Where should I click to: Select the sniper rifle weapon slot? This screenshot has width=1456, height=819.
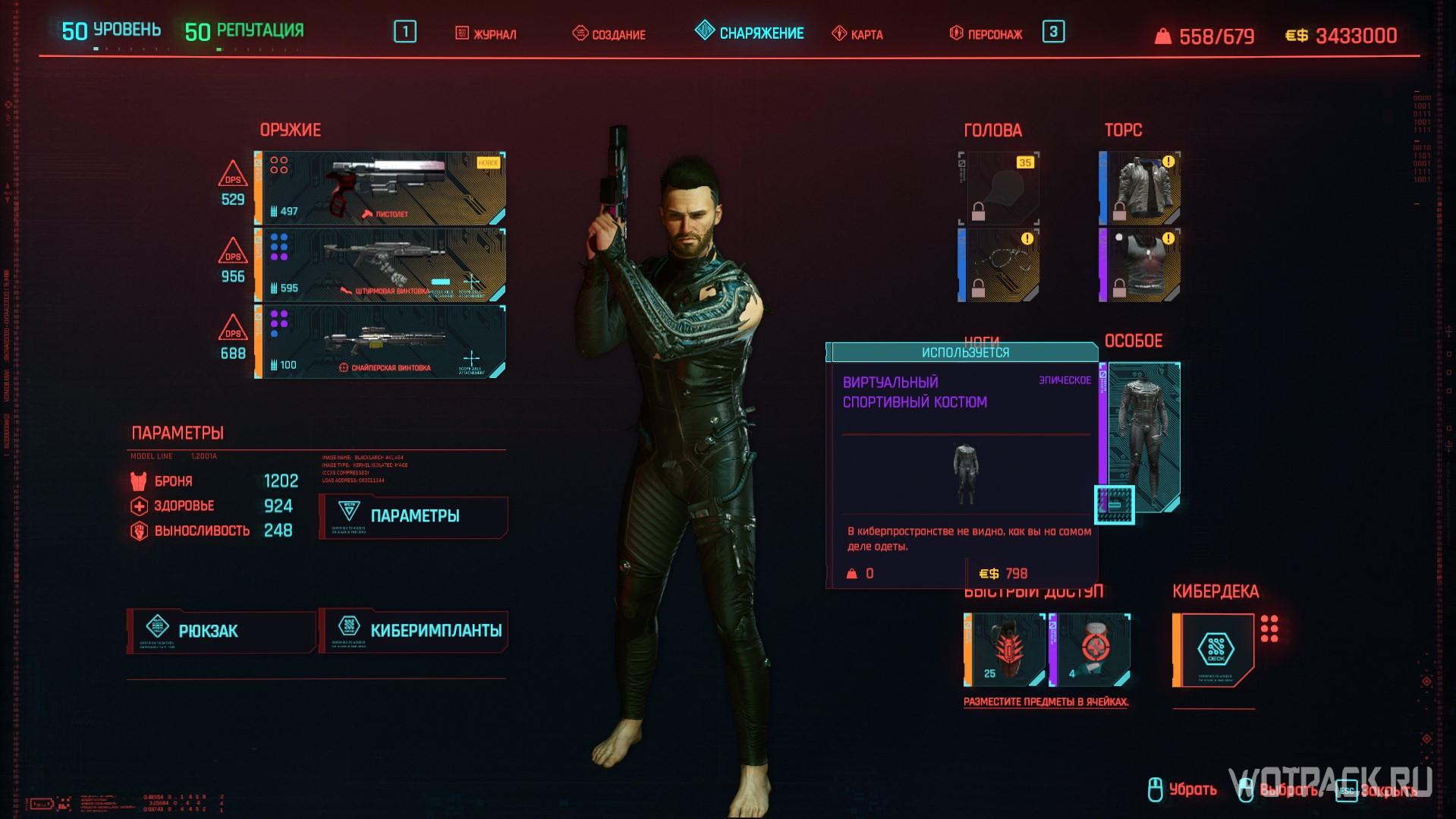point(380,342)
